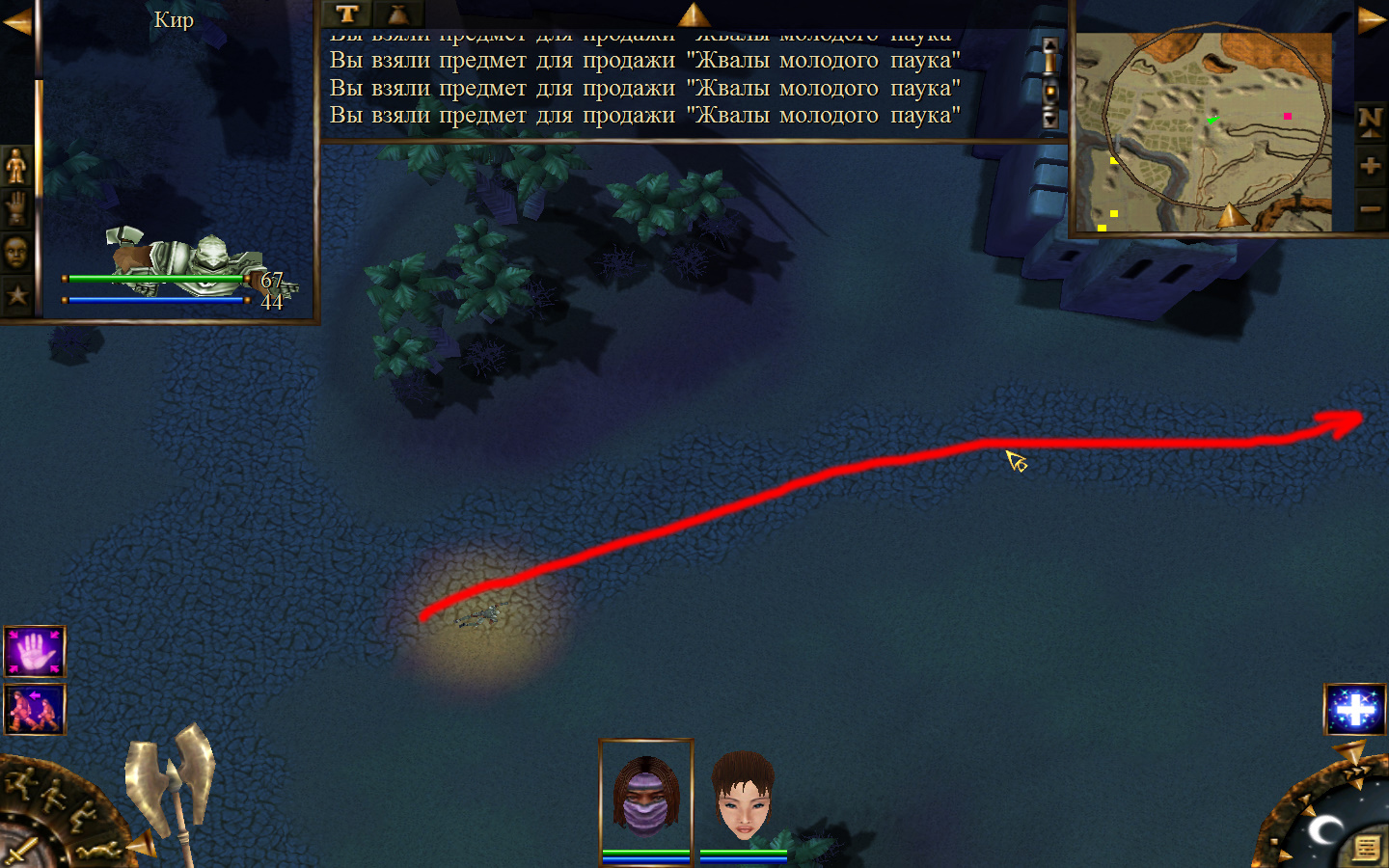Screen dimensions: 1389x868
Task: Show text messages with the T button
Action: click(347, 14)
